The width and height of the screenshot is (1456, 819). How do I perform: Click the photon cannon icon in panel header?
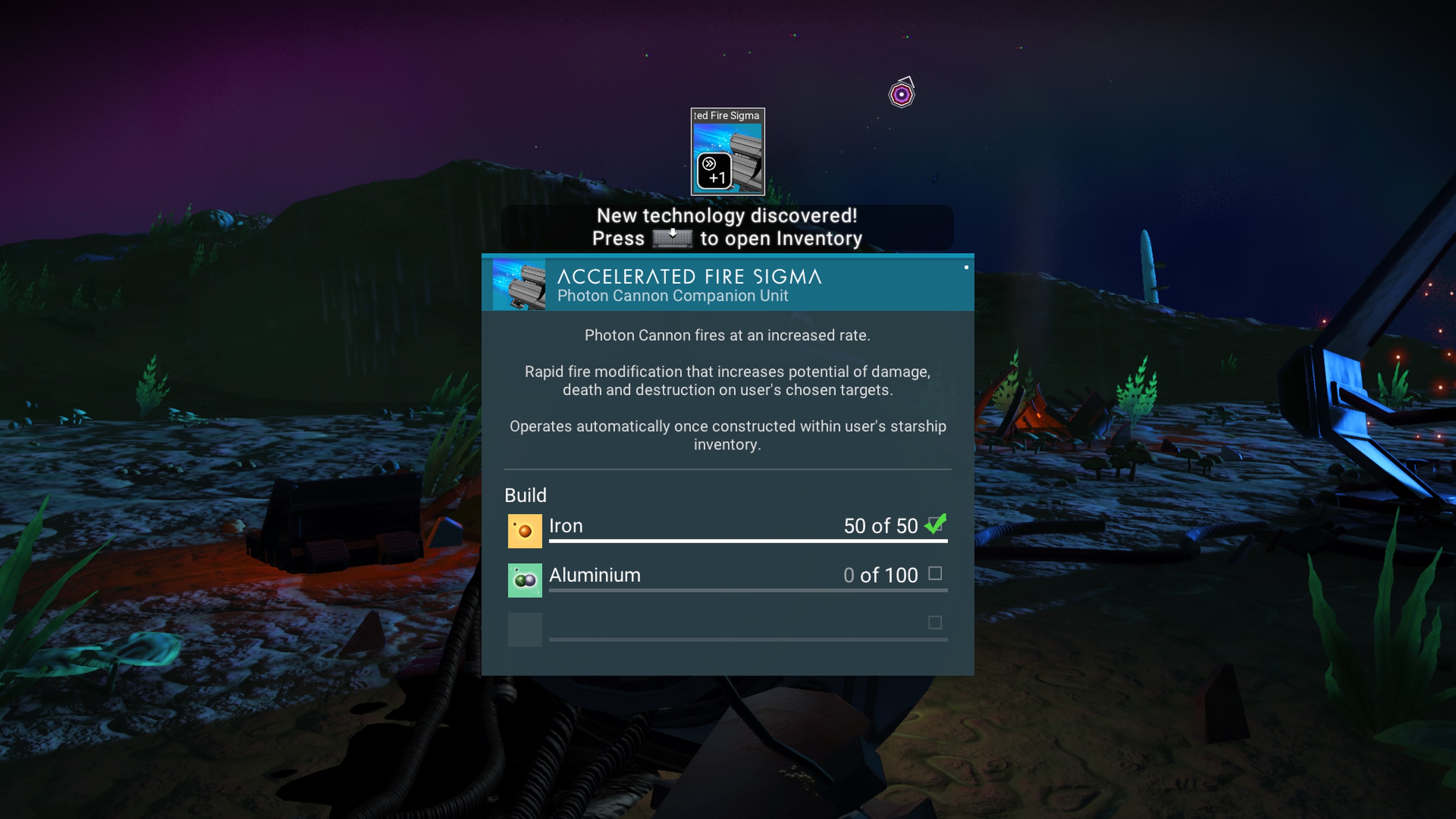519,284
